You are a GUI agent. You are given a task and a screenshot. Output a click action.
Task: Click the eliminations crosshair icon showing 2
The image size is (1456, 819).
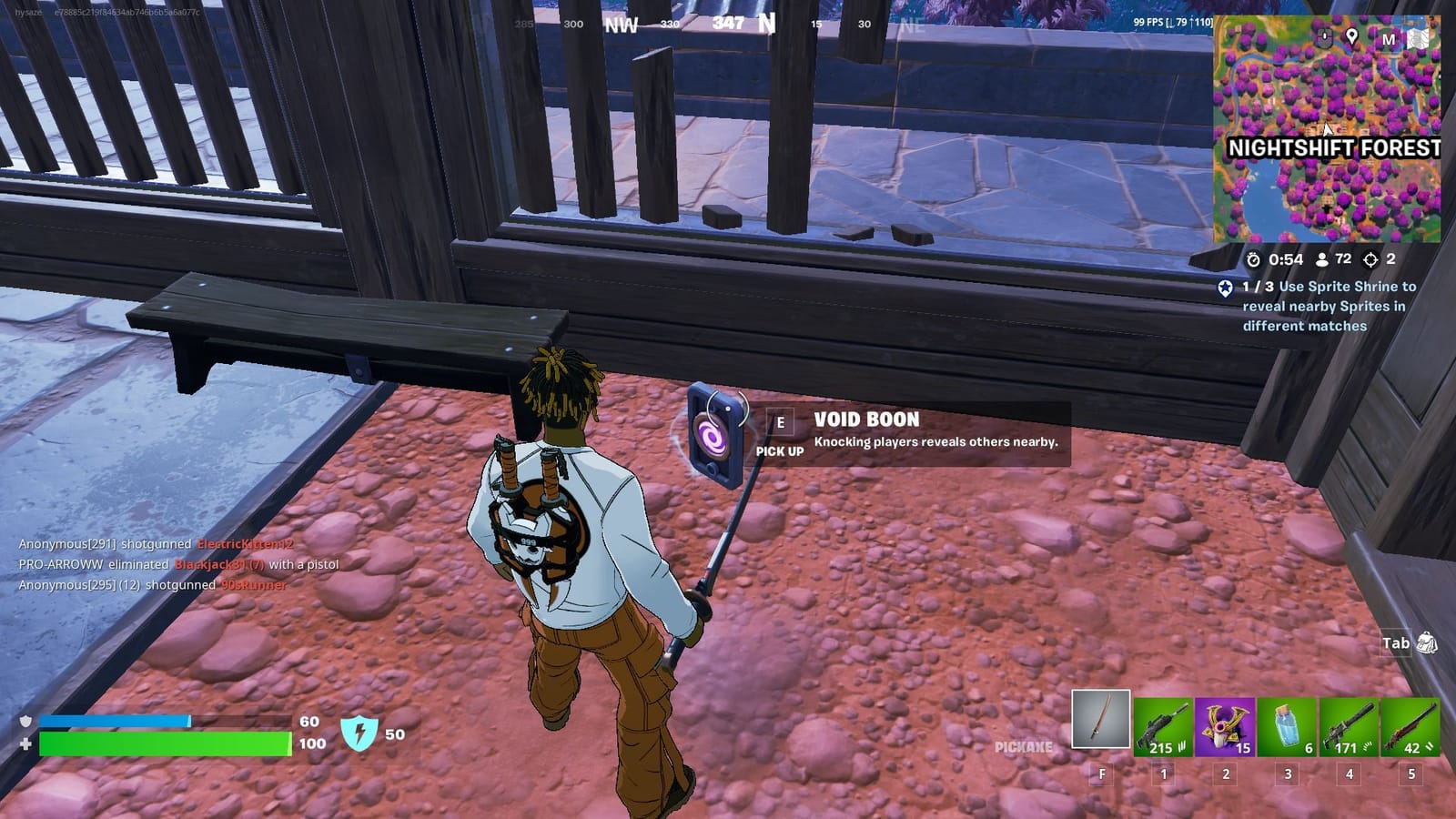click(x=1370, y=259)
